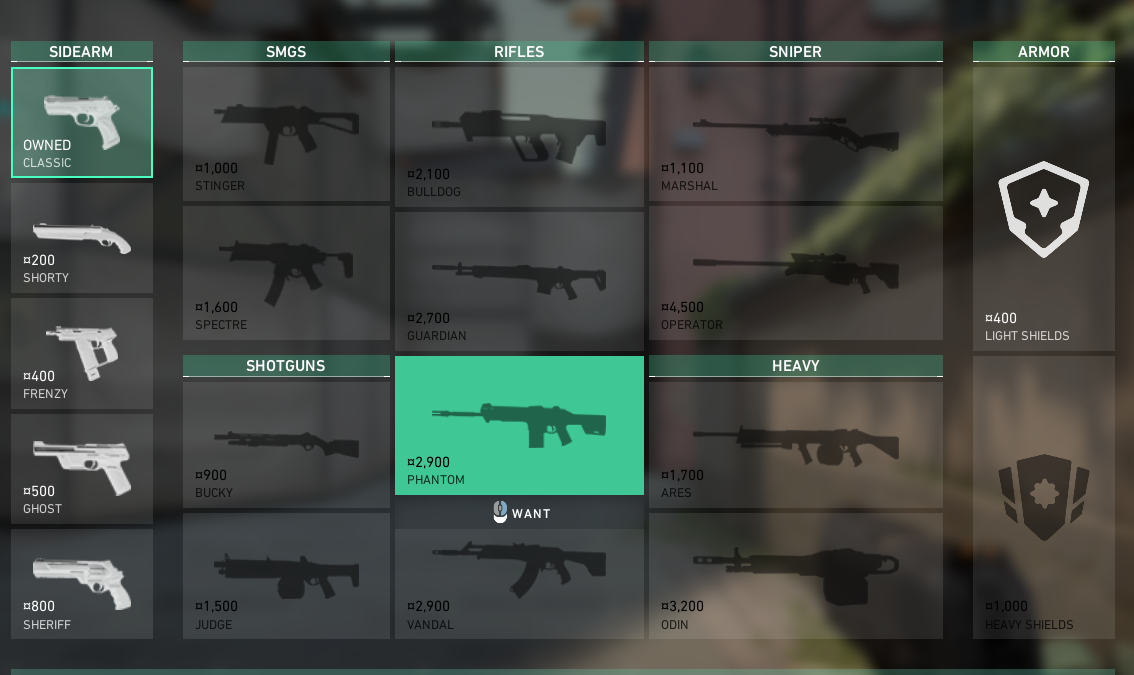This screenshot has width=1134, height=675.
Task: Pick the Judge shotgun
Action: [286, 575]
